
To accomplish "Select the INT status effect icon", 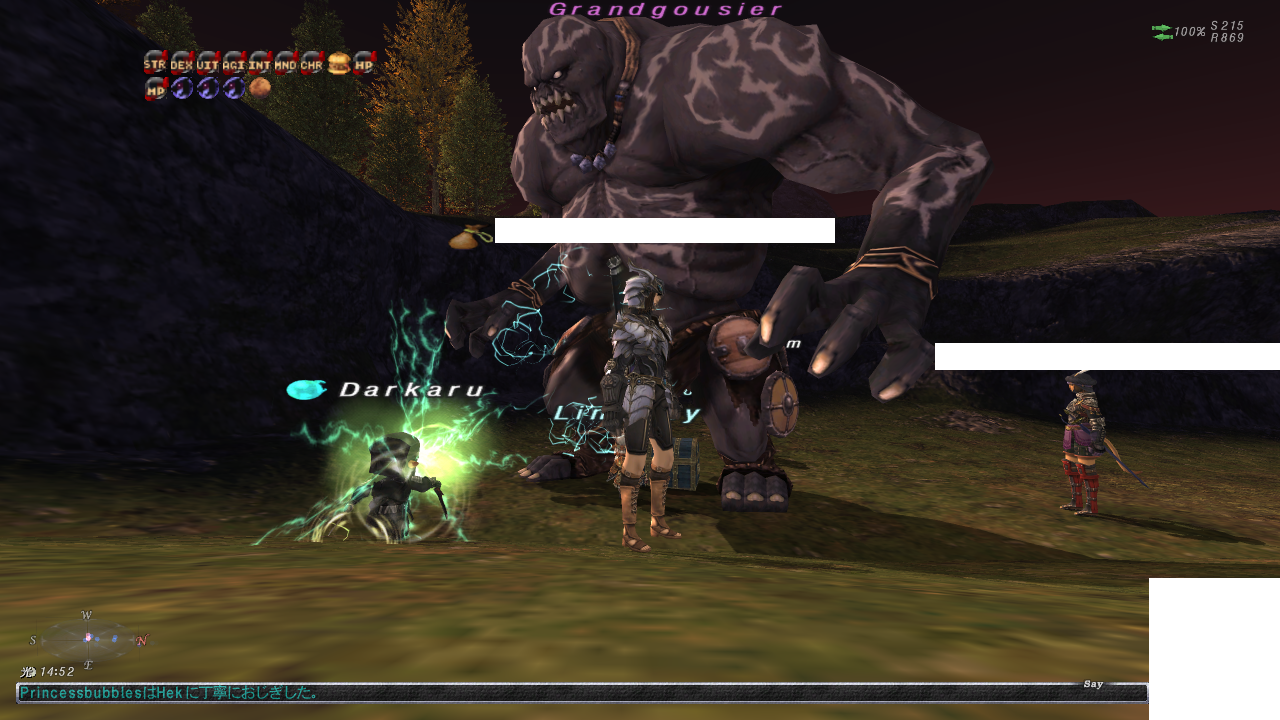I will pos(259,63).
